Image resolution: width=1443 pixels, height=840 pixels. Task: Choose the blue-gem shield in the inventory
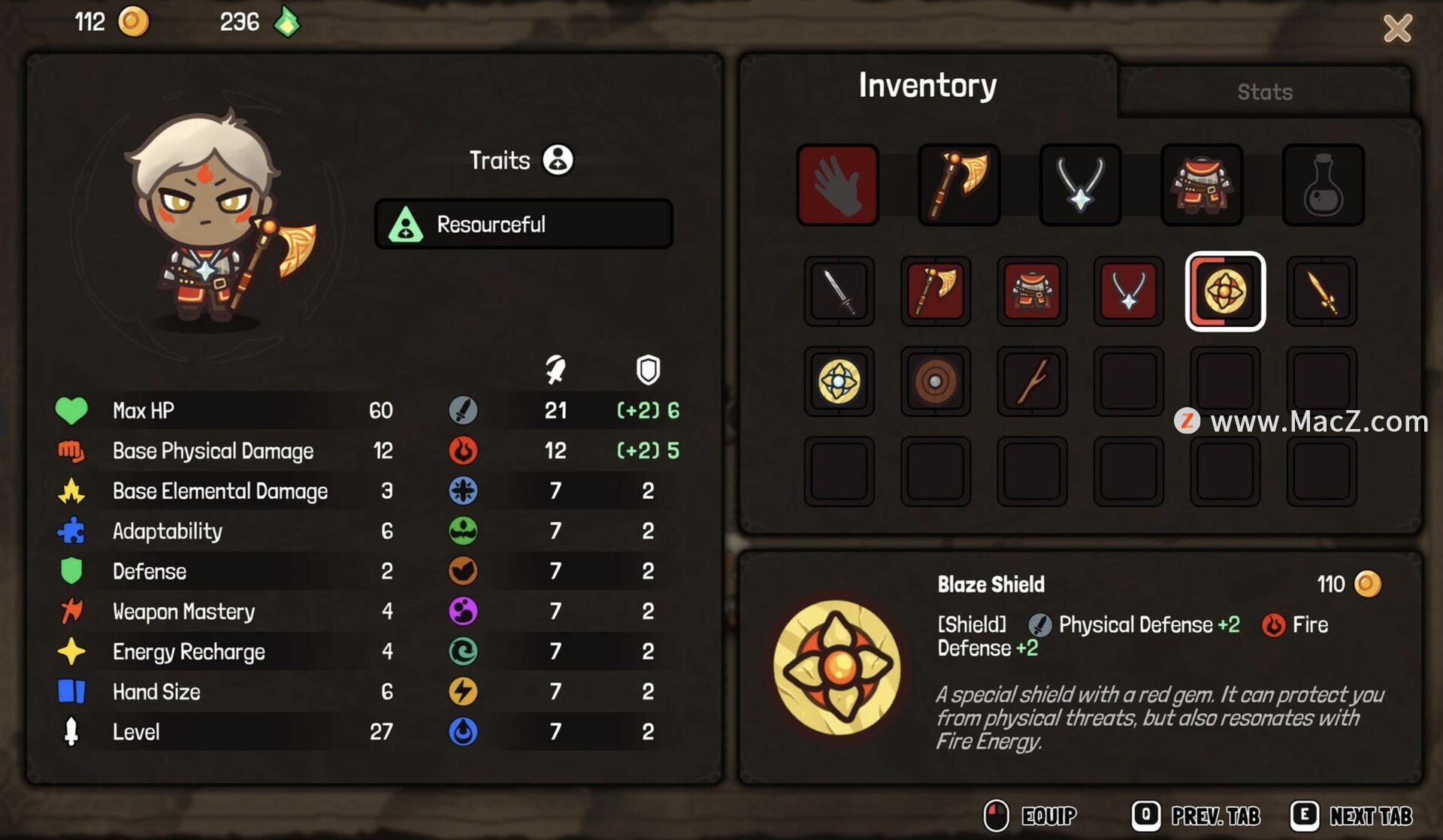(x=839, y=382)
